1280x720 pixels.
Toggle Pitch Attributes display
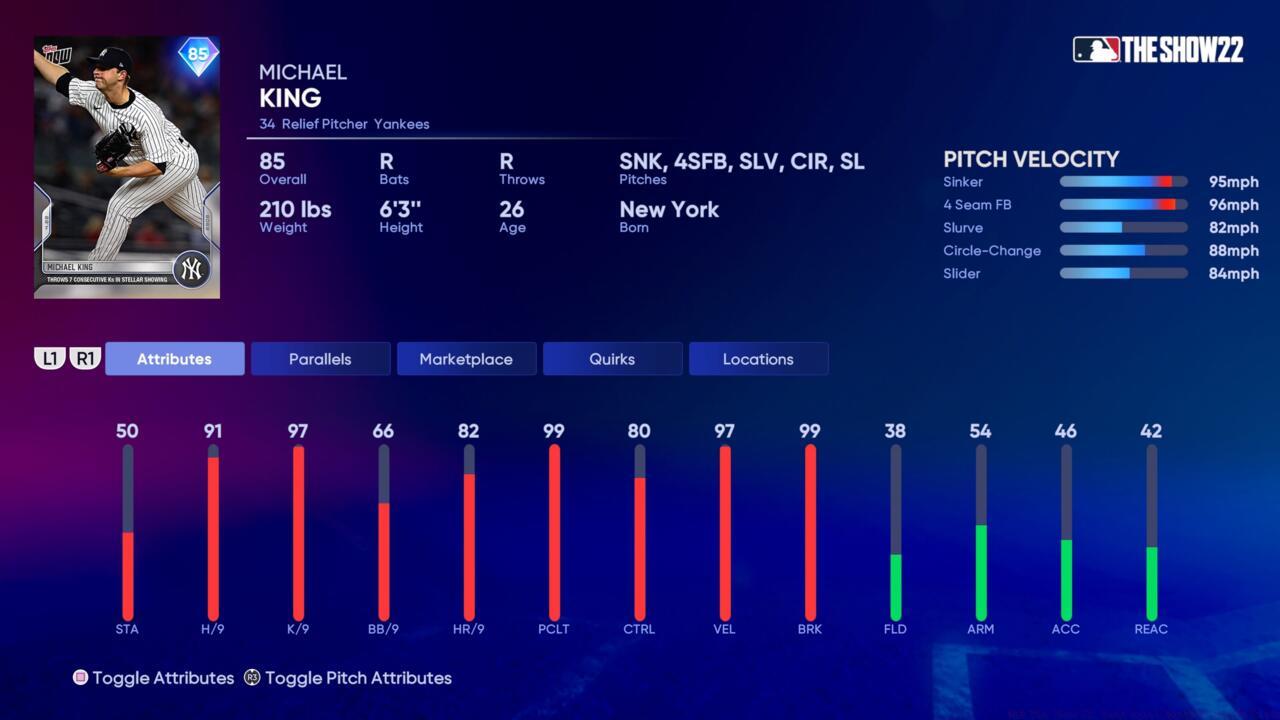358,678
